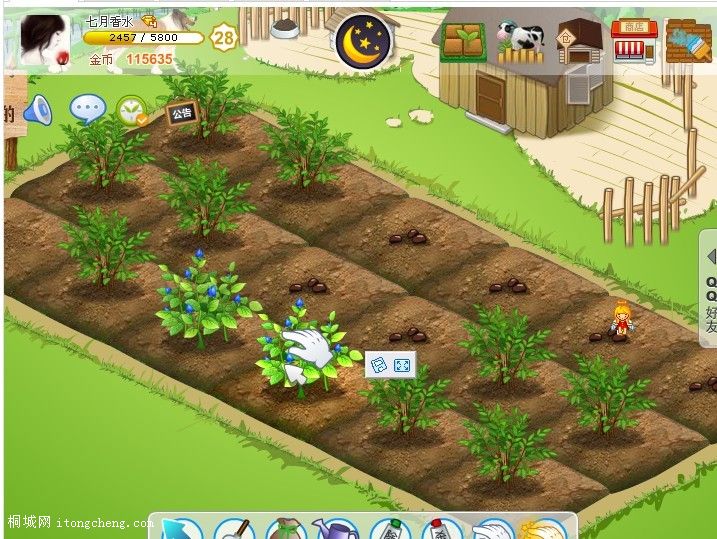Viewport: 717px width, 539px height.
Task: Expand the friends side panel arrow
Action: coord(710,257)
